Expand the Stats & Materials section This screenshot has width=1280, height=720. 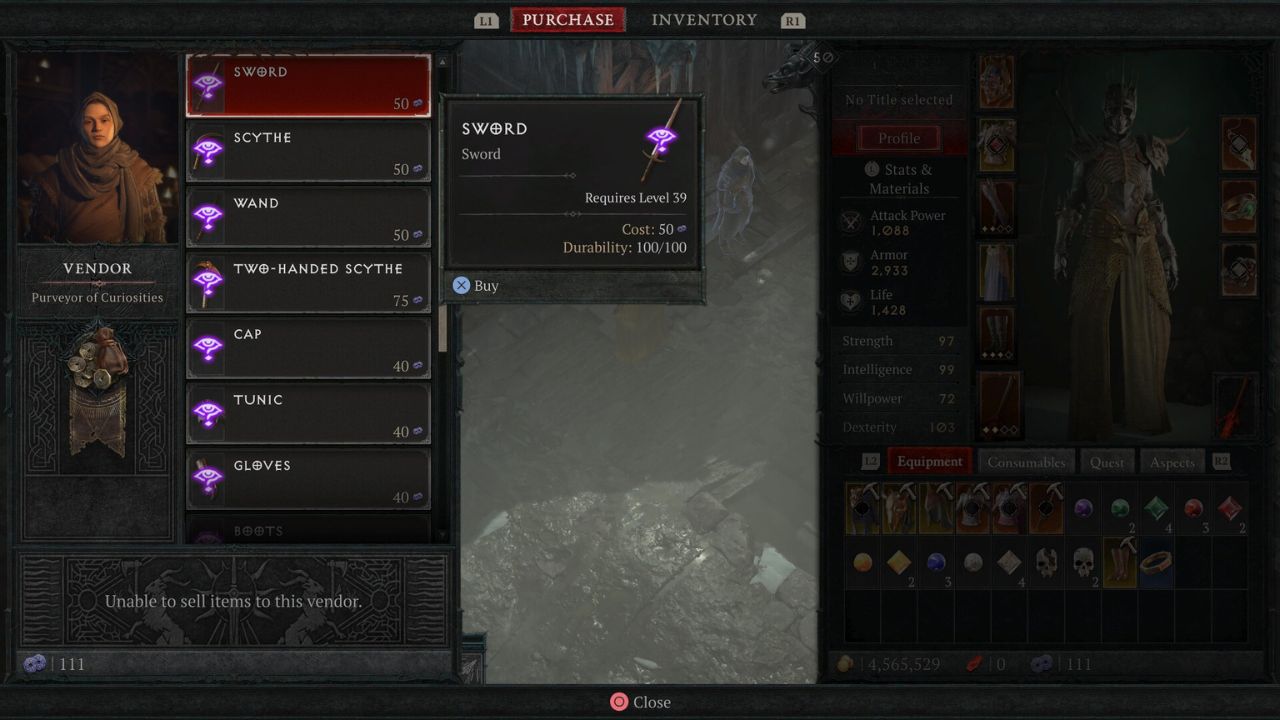(x=899, y=178)
